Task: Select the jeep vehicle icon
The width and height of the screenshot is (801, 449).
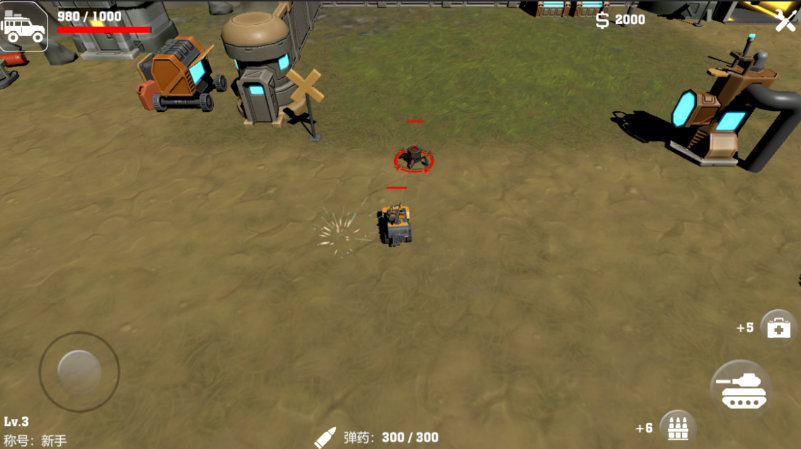Action: (x=24, y=26)
